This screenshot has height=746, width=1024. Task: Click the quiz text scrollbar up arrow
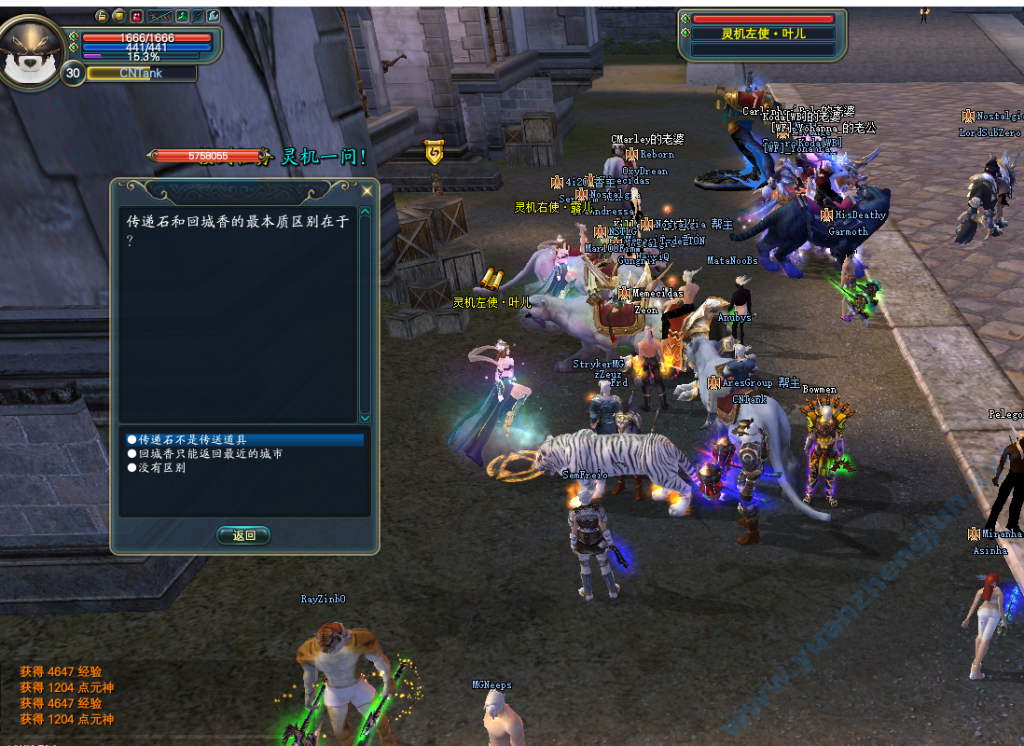(365, 212)
